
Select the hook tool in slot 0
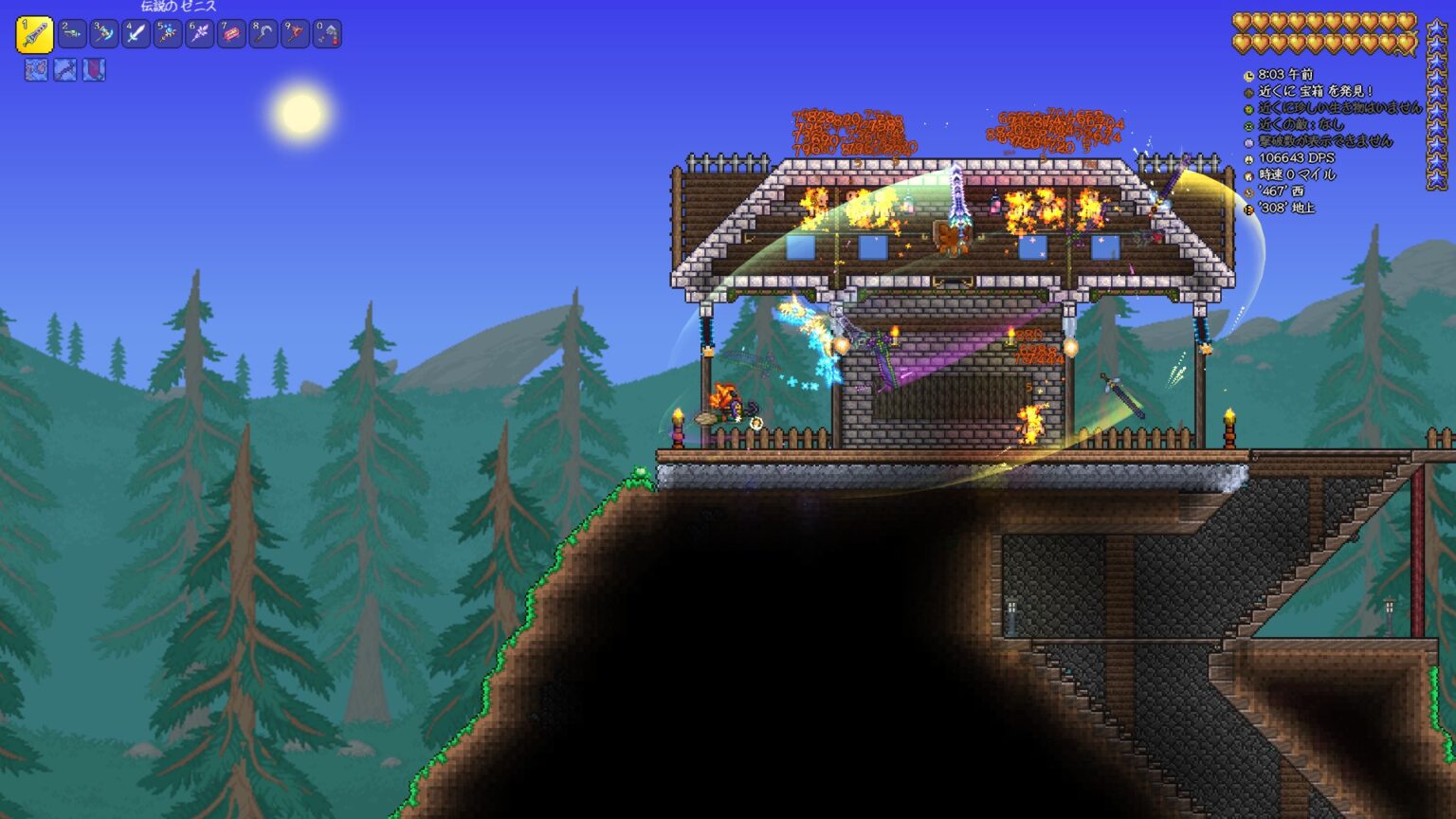pyautogui.click(x=327, y=35)
